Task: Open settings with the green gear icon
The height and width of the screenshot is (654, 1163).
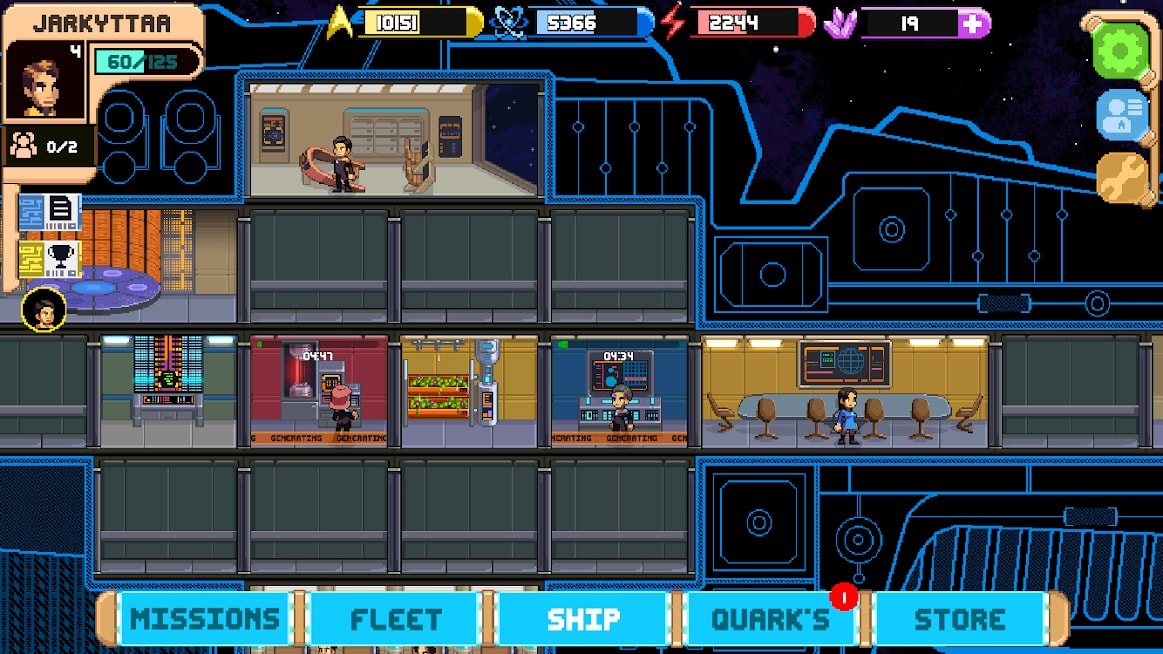Action: [1120, 49]
